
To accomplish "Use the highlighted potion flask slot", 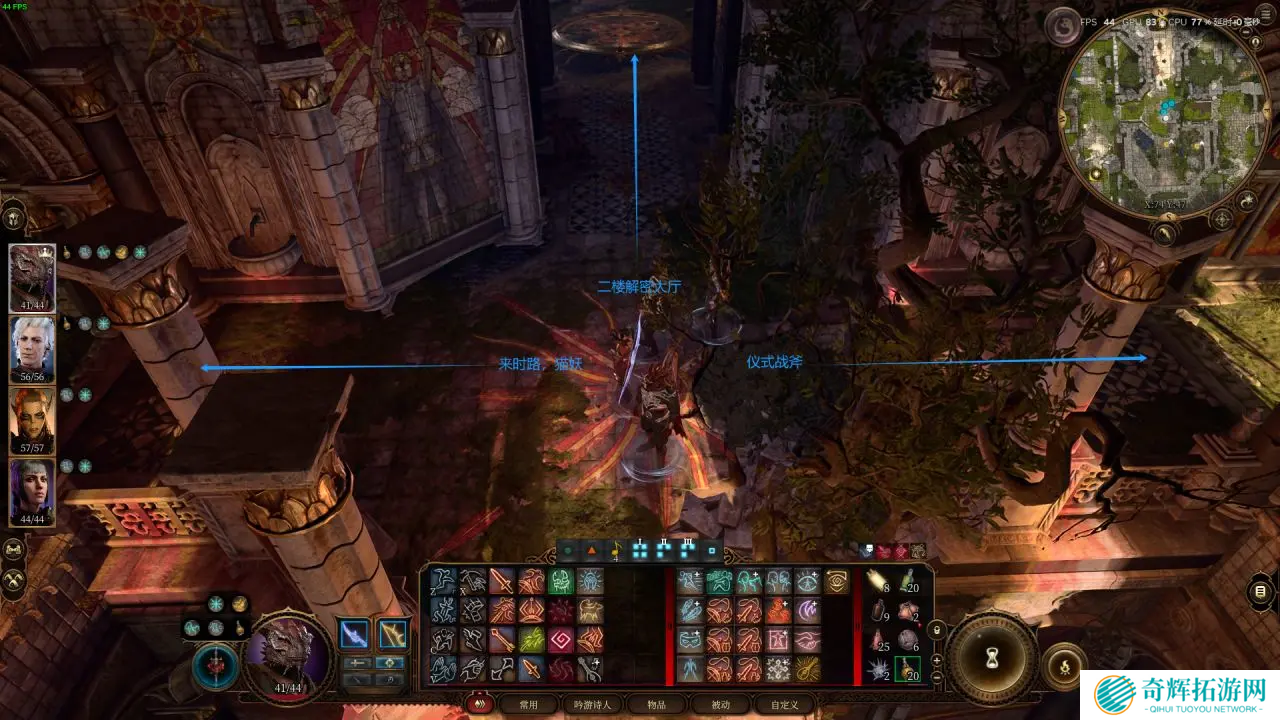I will [x=907, y=669].
